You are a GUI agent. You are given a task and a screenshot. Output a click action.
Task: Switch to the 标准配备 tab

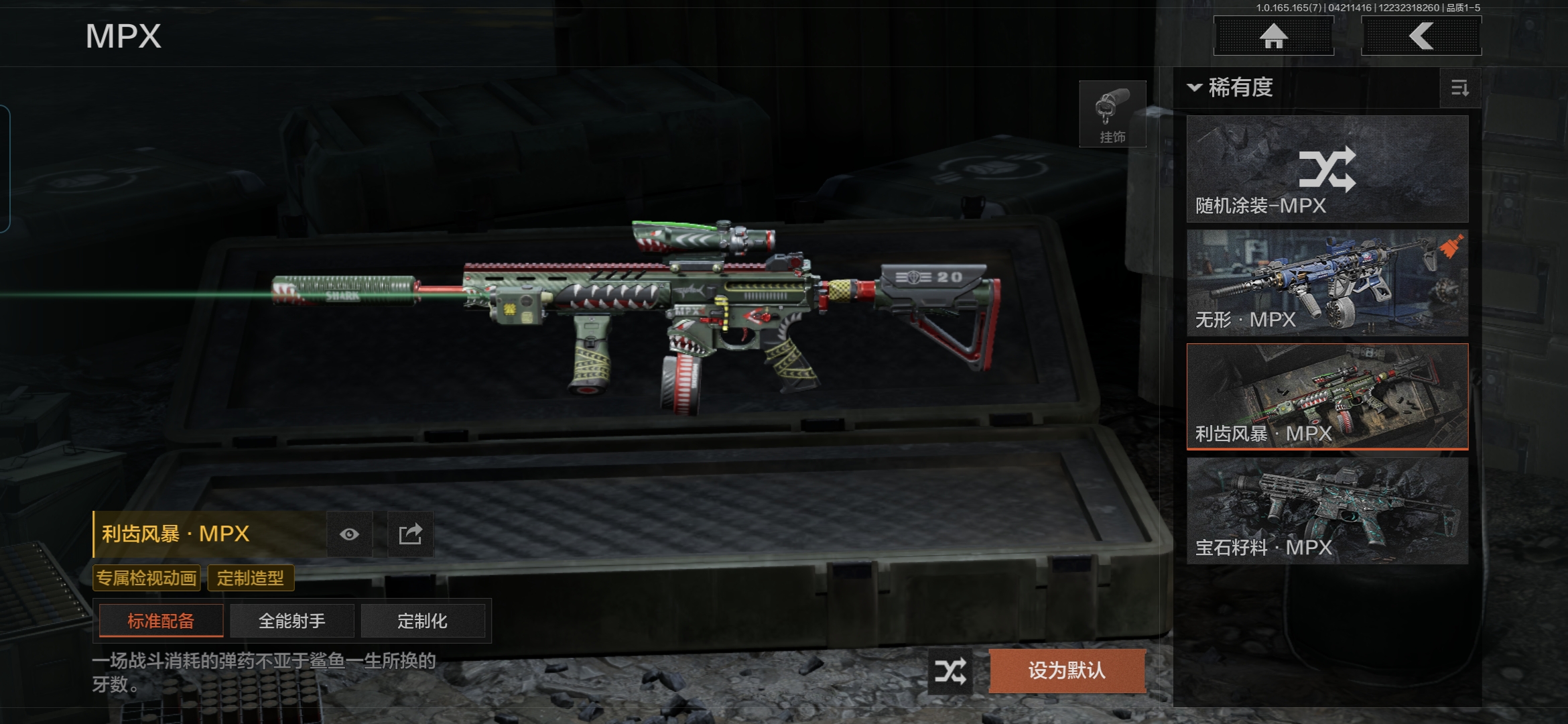pyautogui.click(x=161, y=621)
